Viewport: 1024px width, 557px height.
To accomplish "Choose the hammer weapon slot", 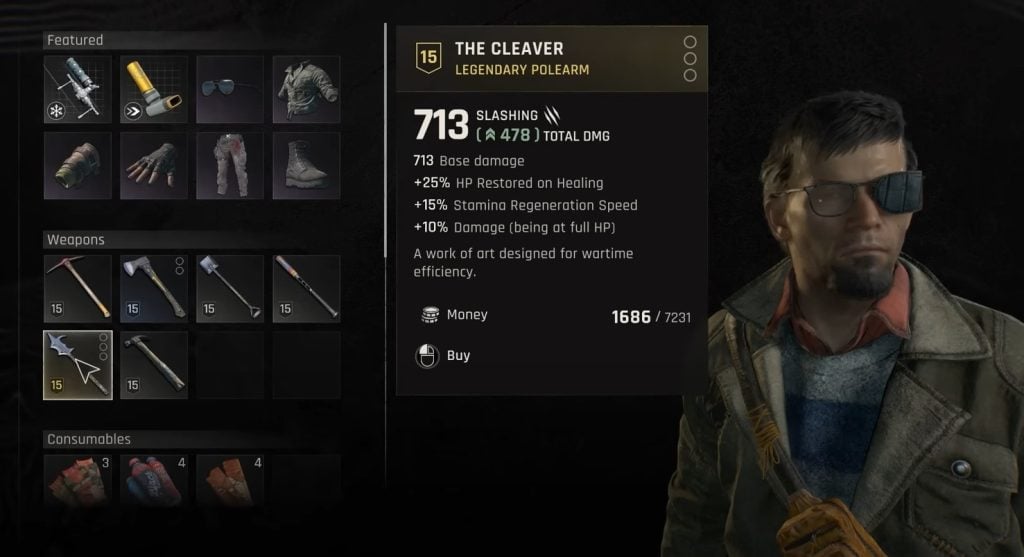I will pos(154,365).
